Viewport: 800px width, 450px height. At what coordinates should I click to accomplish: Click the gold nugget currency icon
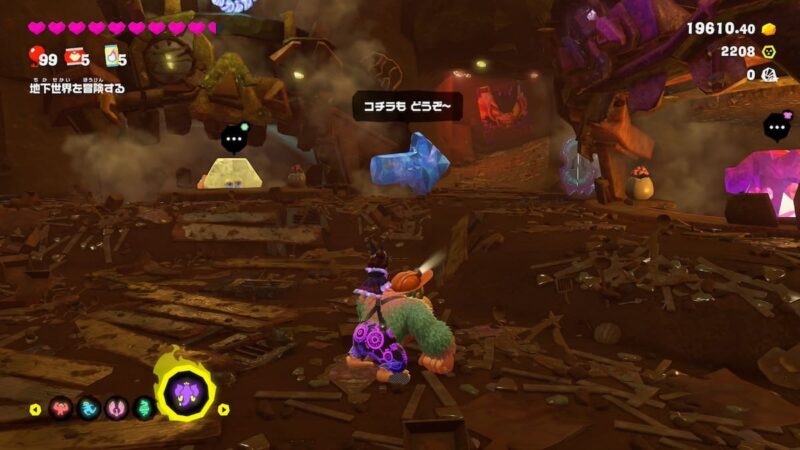click(x=769, y=29)
